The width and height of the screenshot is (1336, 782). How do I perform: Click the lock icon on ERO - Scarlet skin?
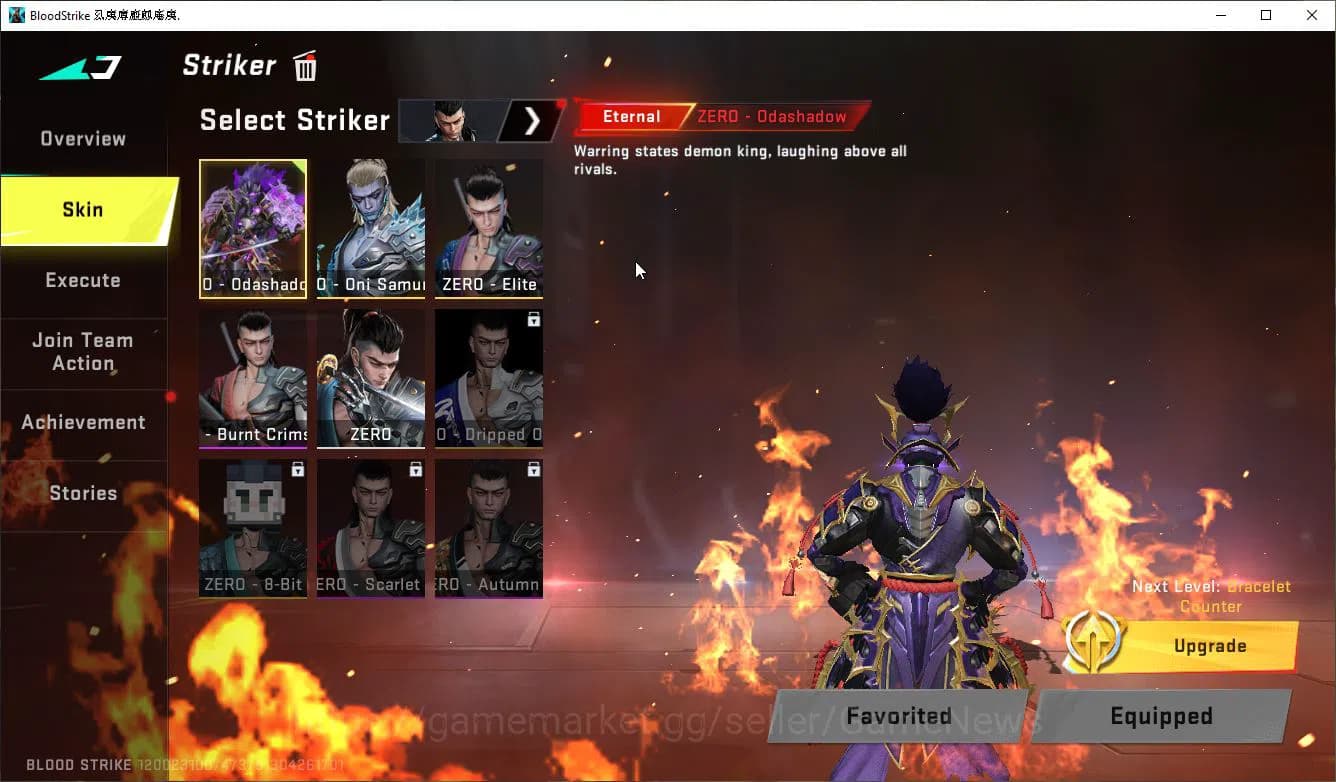415,470
